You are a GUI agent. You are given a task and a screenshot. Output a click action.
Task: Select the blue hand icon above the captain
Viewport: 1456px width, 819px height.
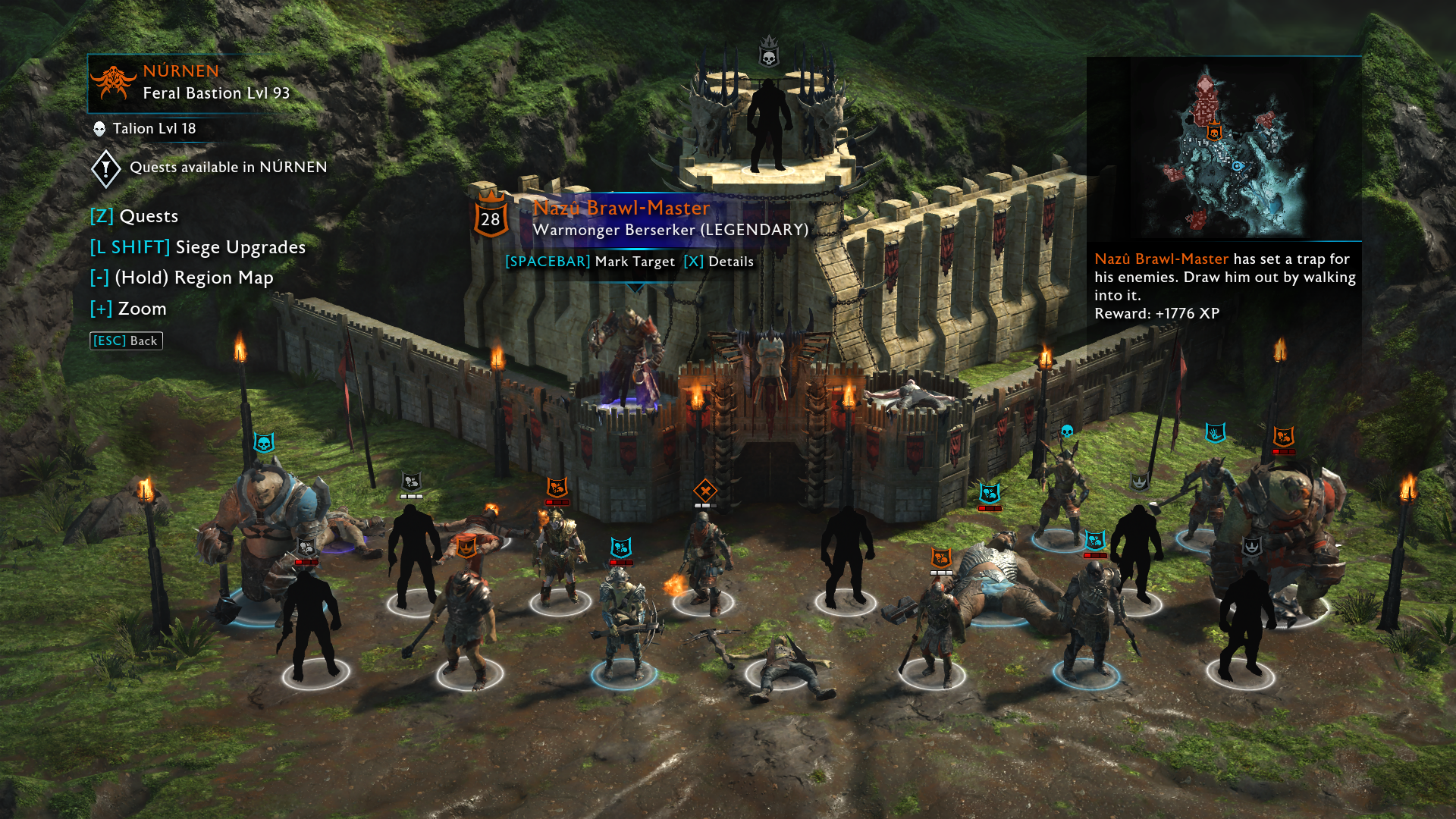pos(1216,433)
